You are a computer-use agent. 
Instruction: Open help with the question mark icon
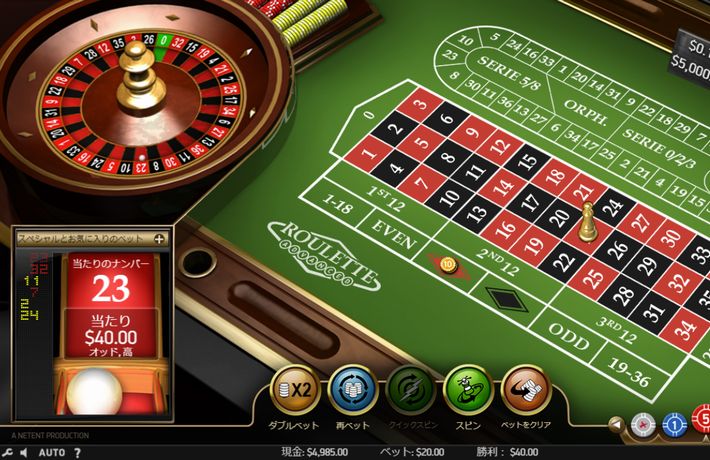(x=77, y=452)
